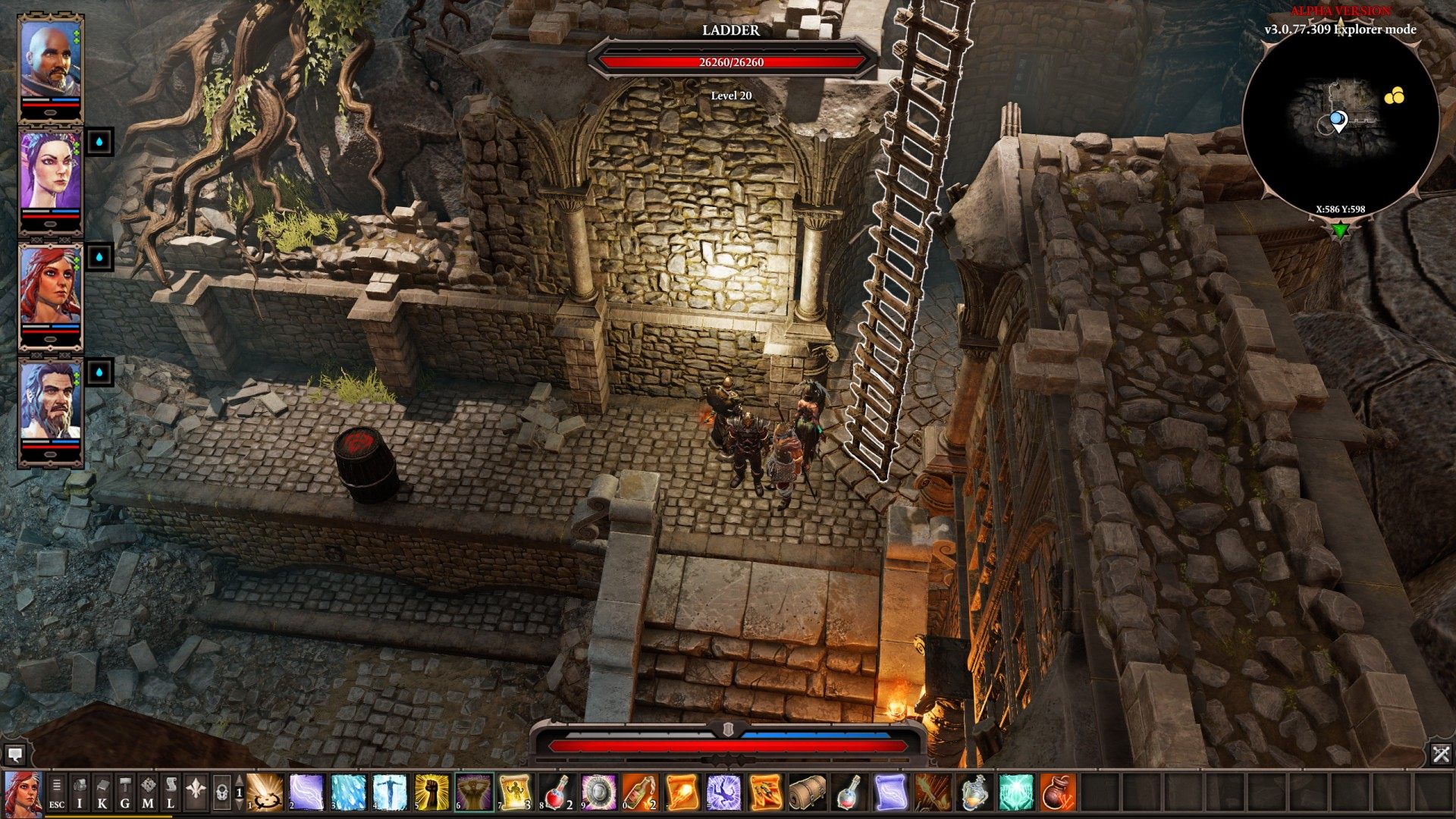Image resolution: width=1456 pixels, height=819 pixels.
Task: Toggle the hotbar padlock lock
Action: click(x=223, y=792)
